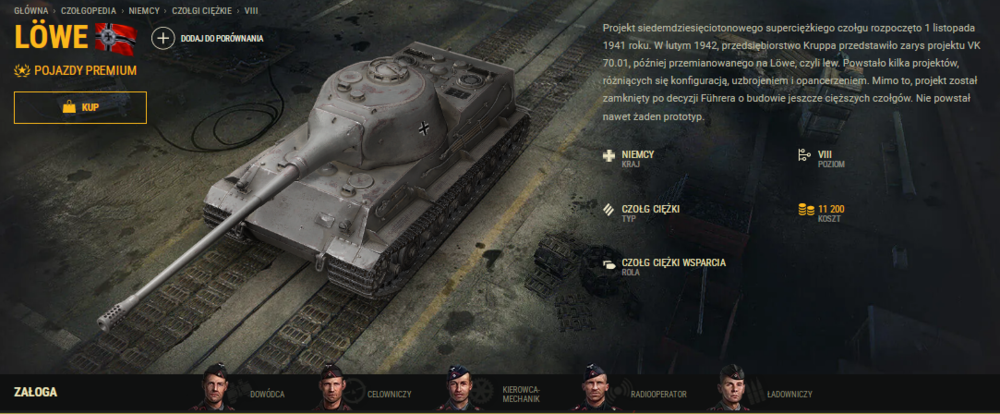
Task: Go to the Główna breadcrumb link
Action: 30,9
